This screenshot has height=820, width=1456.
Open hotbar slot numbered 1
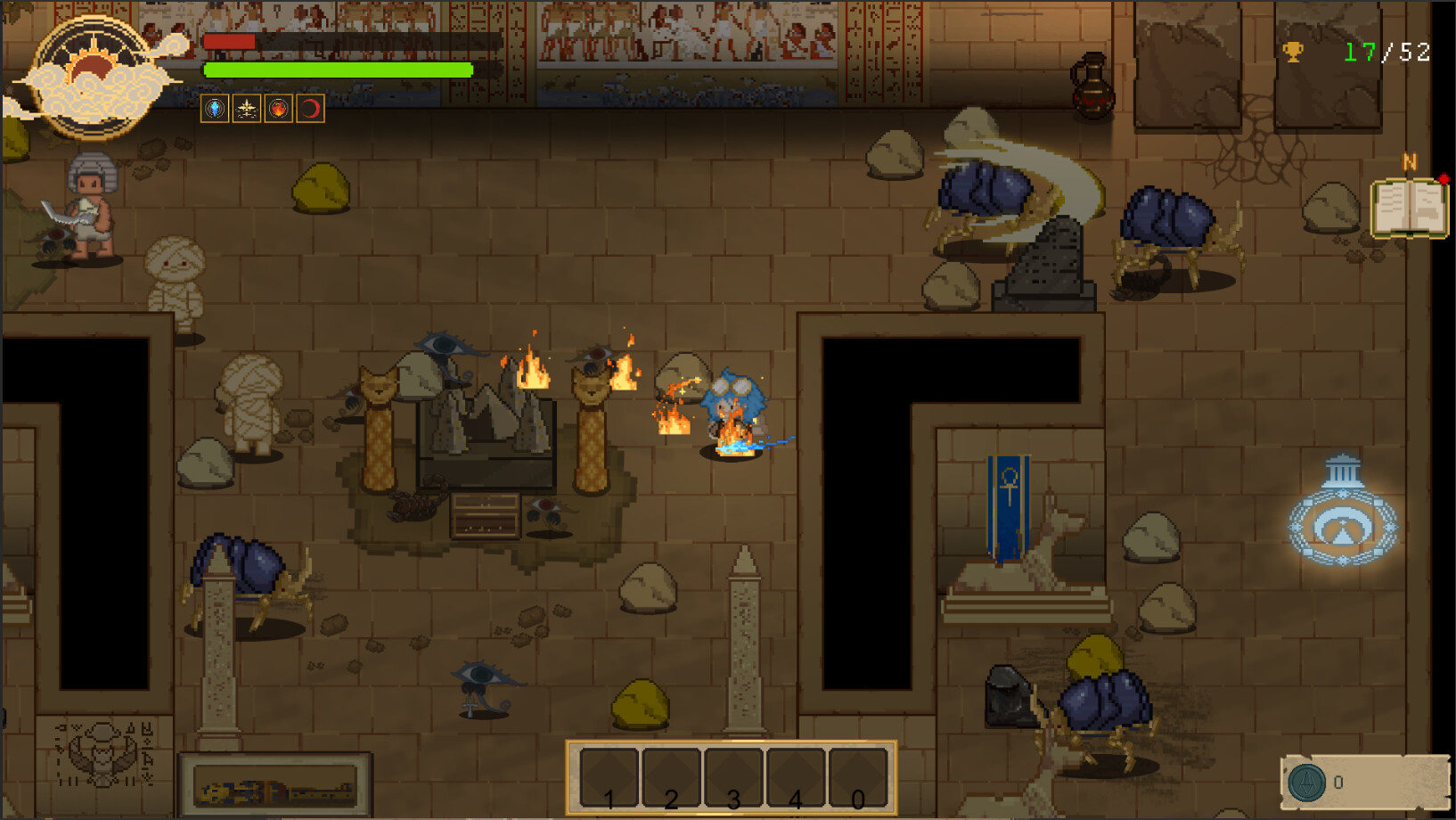pos(609,775)
